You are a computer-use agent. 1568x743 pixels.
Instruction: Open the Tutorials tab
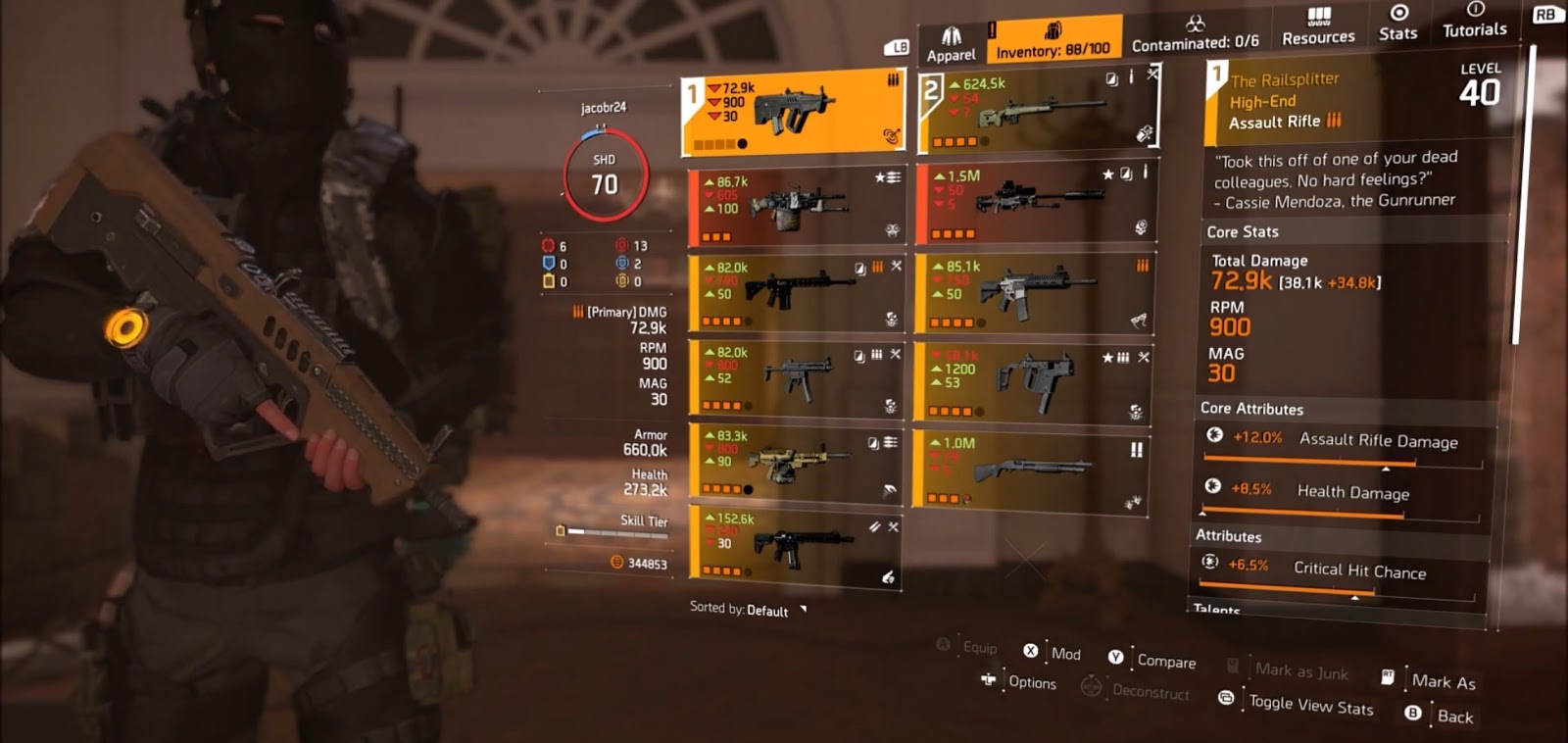[x=1474, y=21]
